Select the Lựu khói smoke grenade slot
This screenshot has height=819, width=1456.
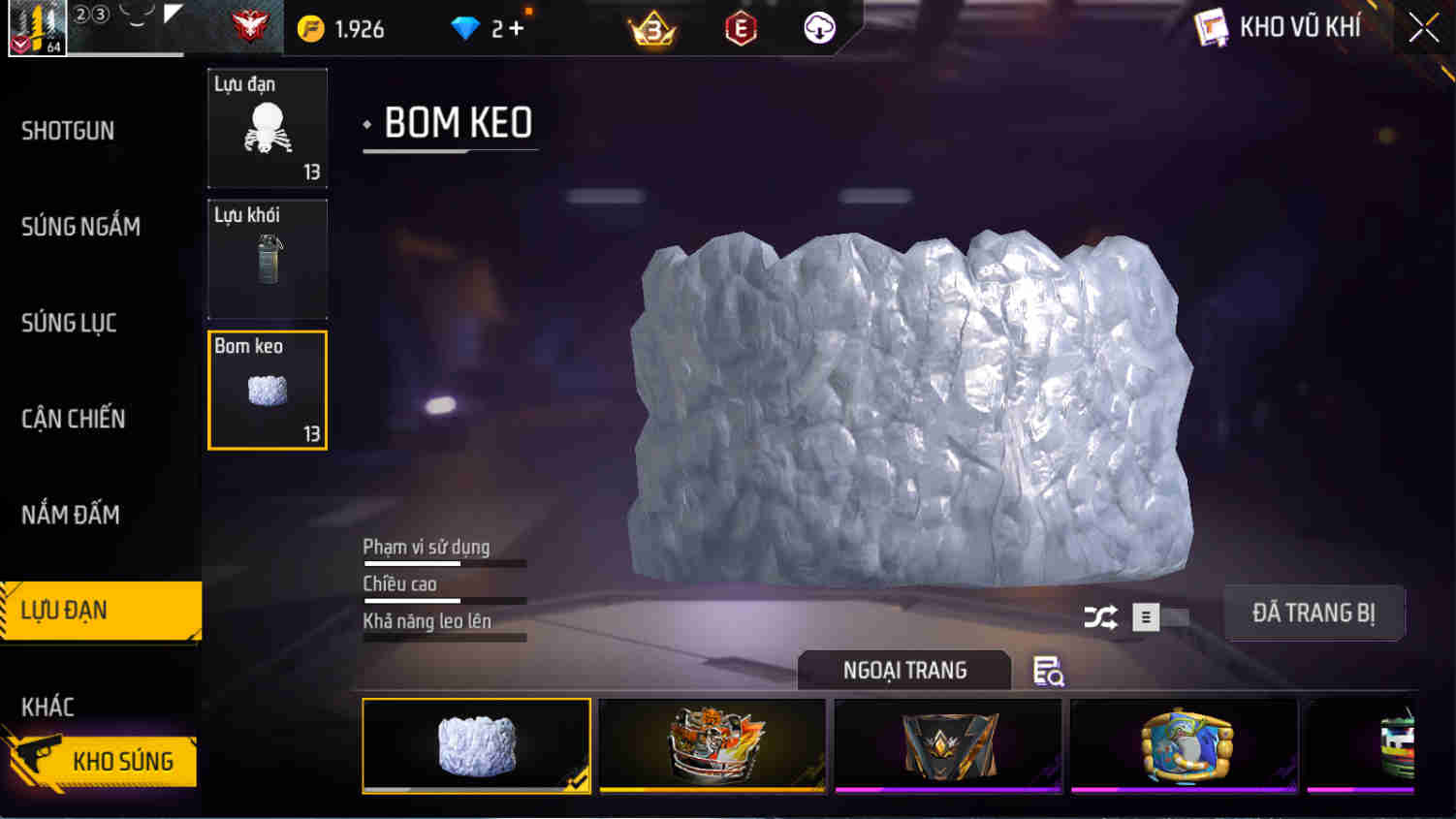[268, 259]
